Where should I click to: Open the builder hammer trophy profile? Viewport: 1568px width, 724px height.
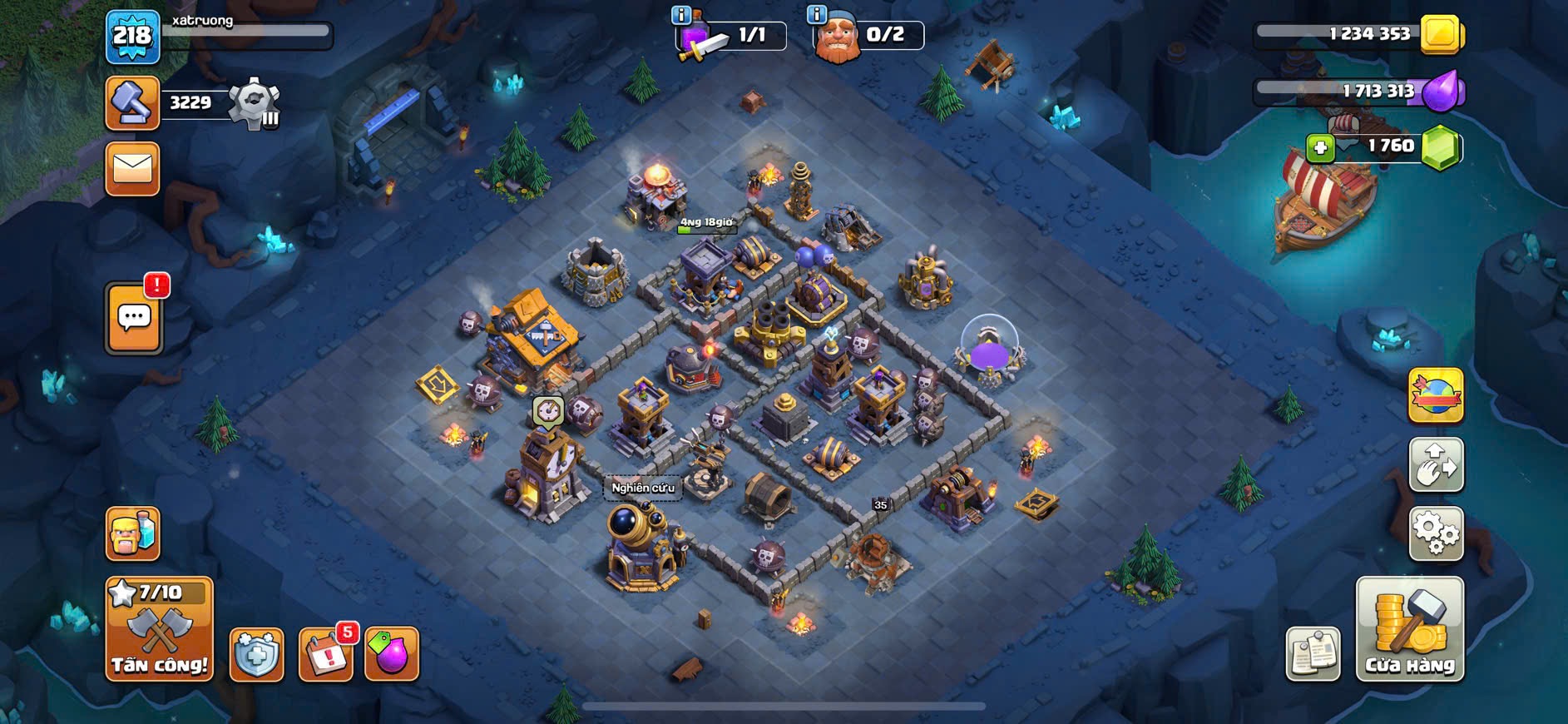point(132,103)
